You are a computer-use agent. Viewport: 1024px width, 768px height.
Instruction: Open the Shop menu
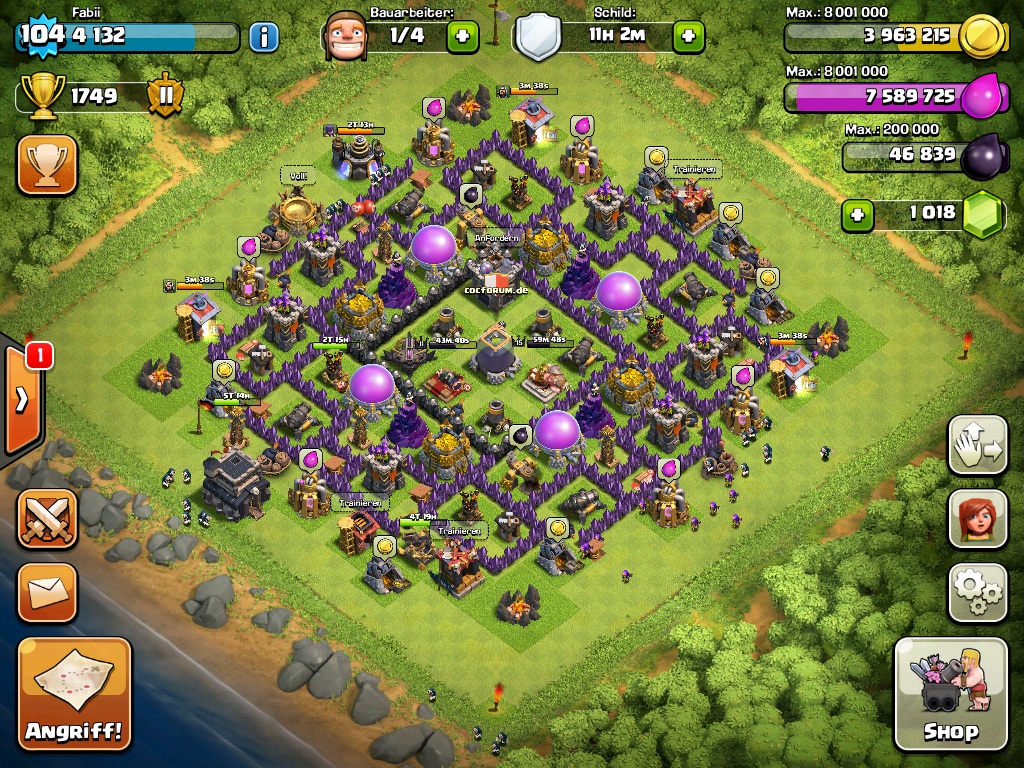pyautogui.click(x=950, y=693)
